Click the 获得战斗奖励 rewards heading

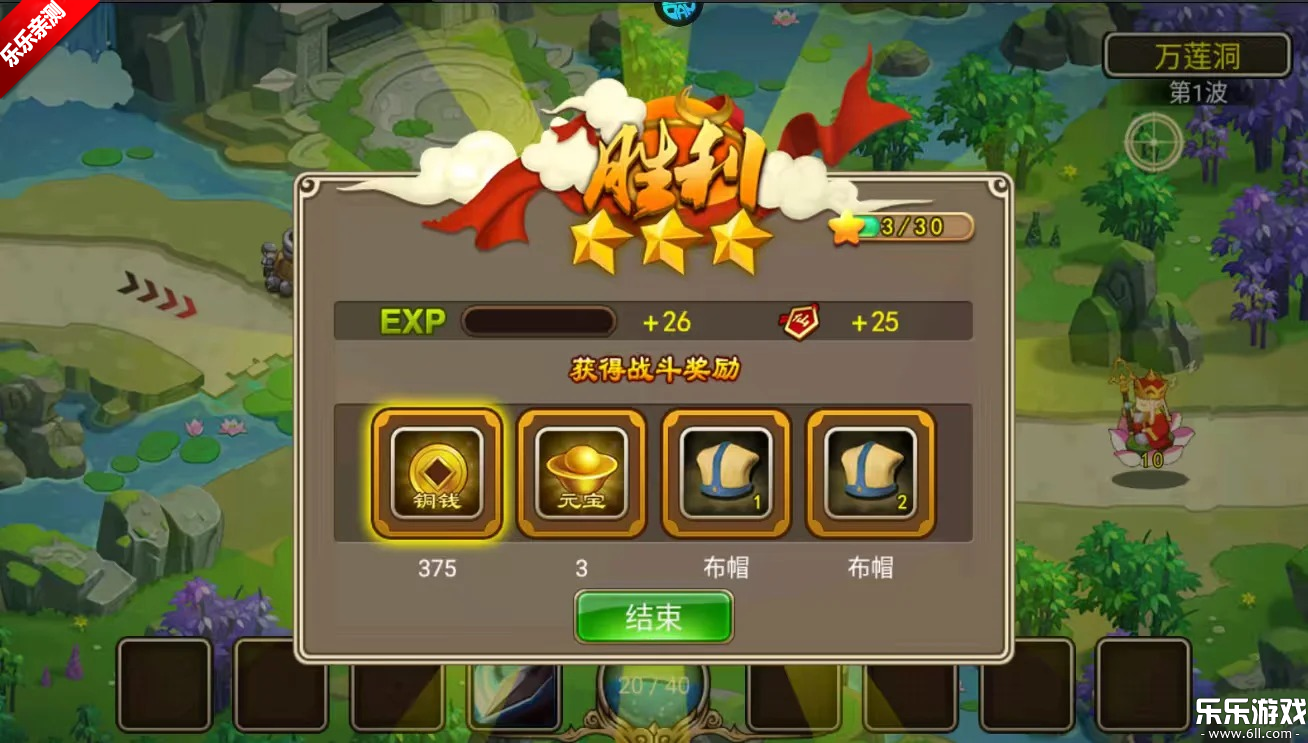coord(655,366)
